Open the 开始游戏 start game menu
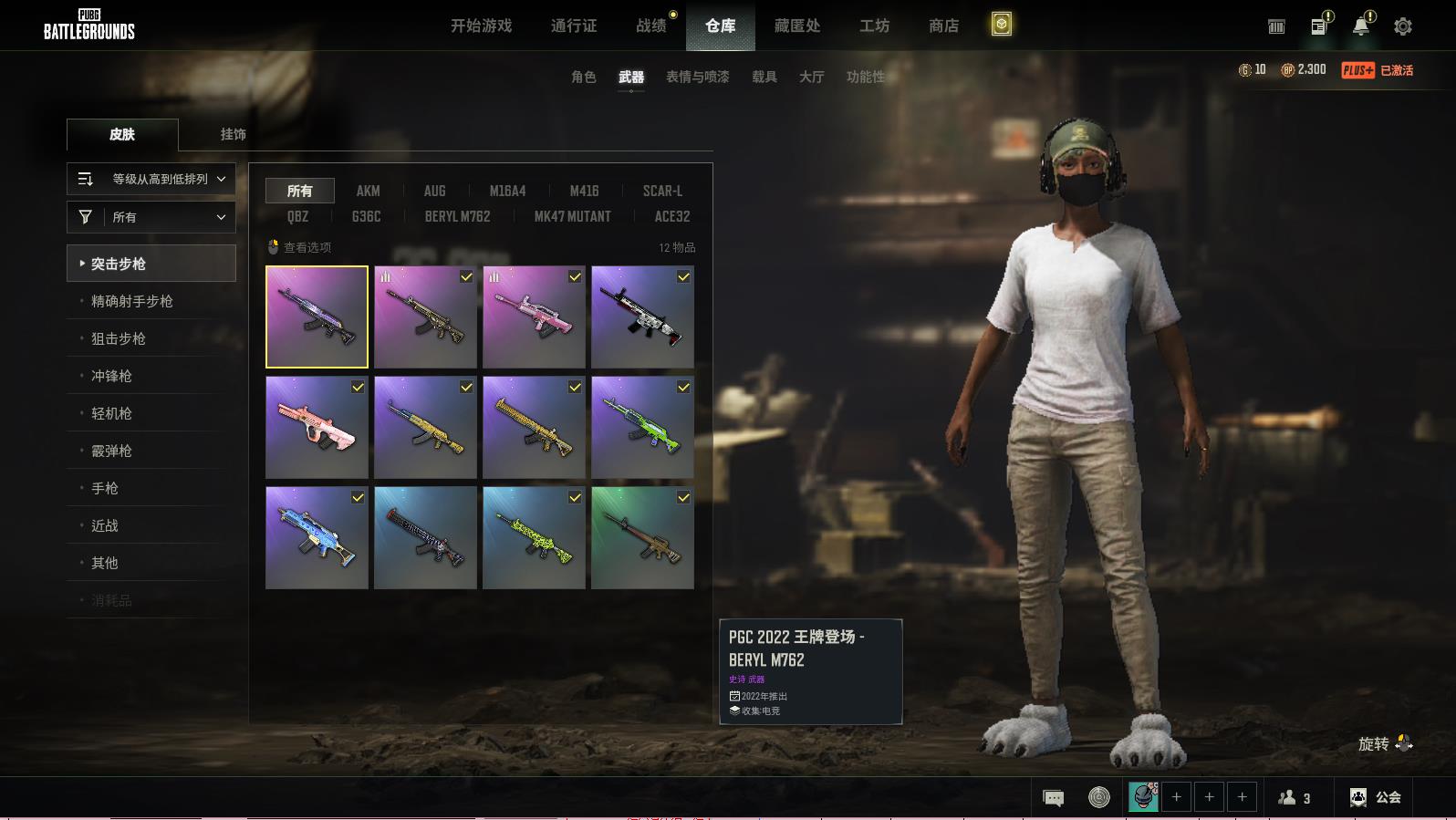 pyautogui.click(x=481, y=26)
